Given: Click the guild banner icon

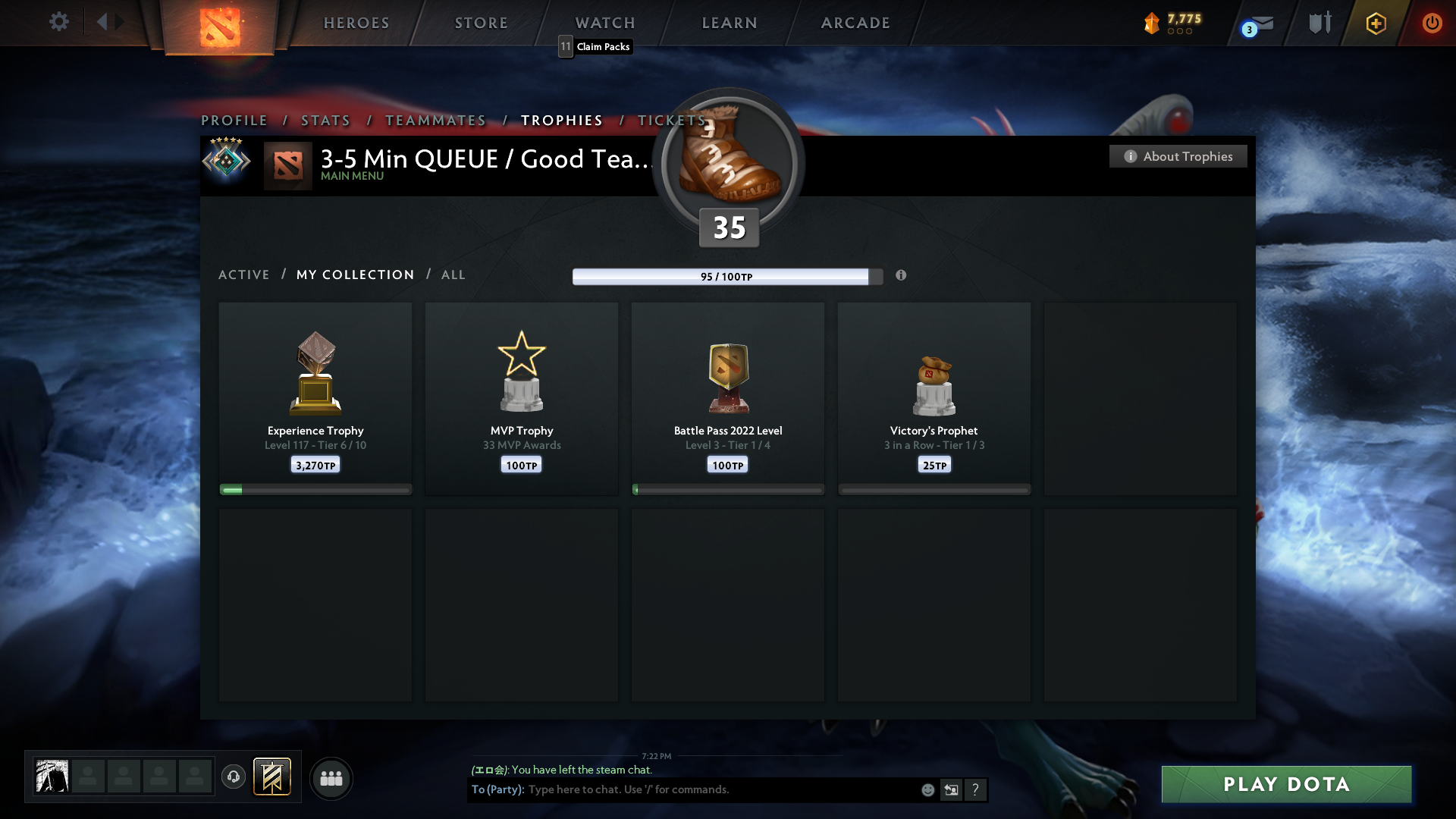Looking at the screenshot, I should click(273, 777).
